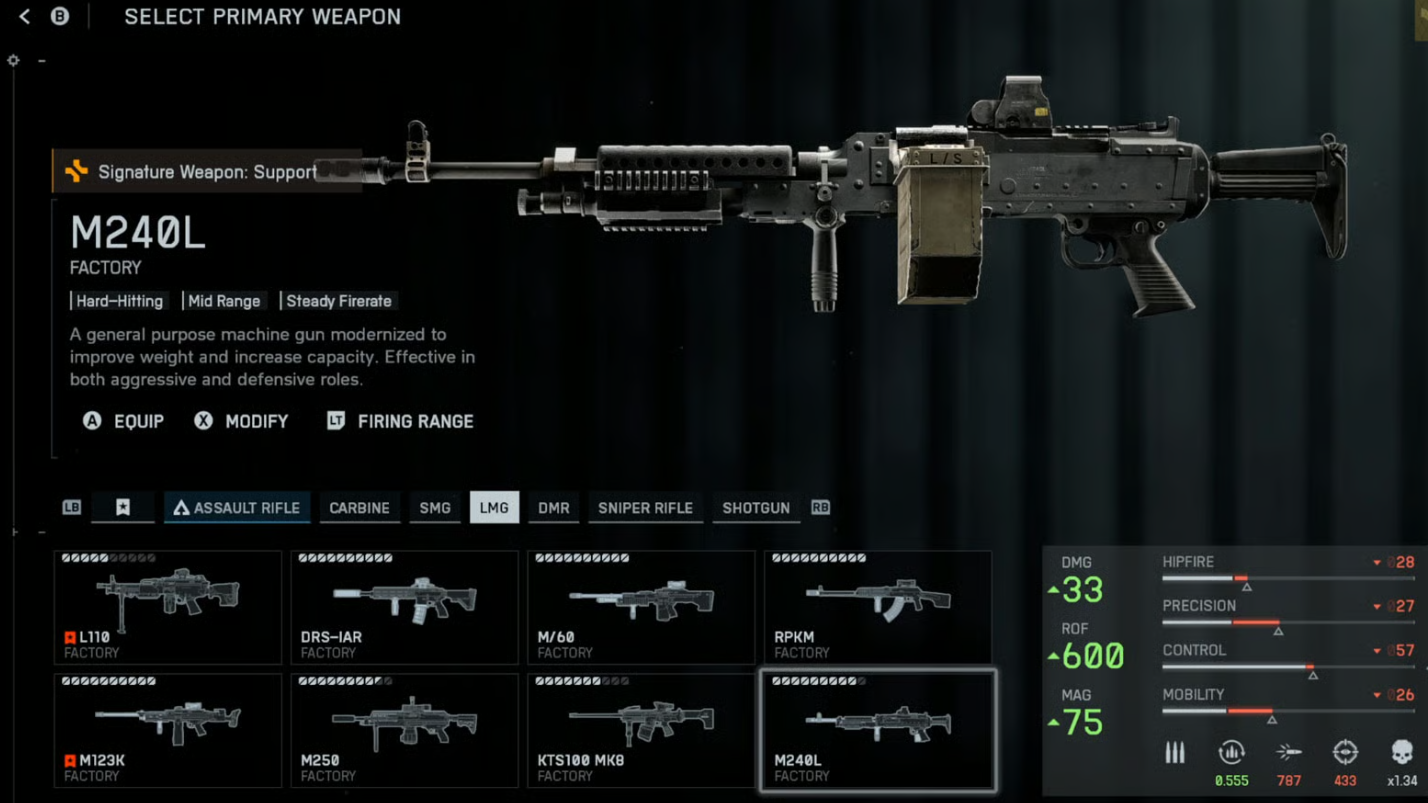The width and height of the screenshot is (1428, 803).
Task: Show the DMR weapons
Action: click(x=553, y=508)
